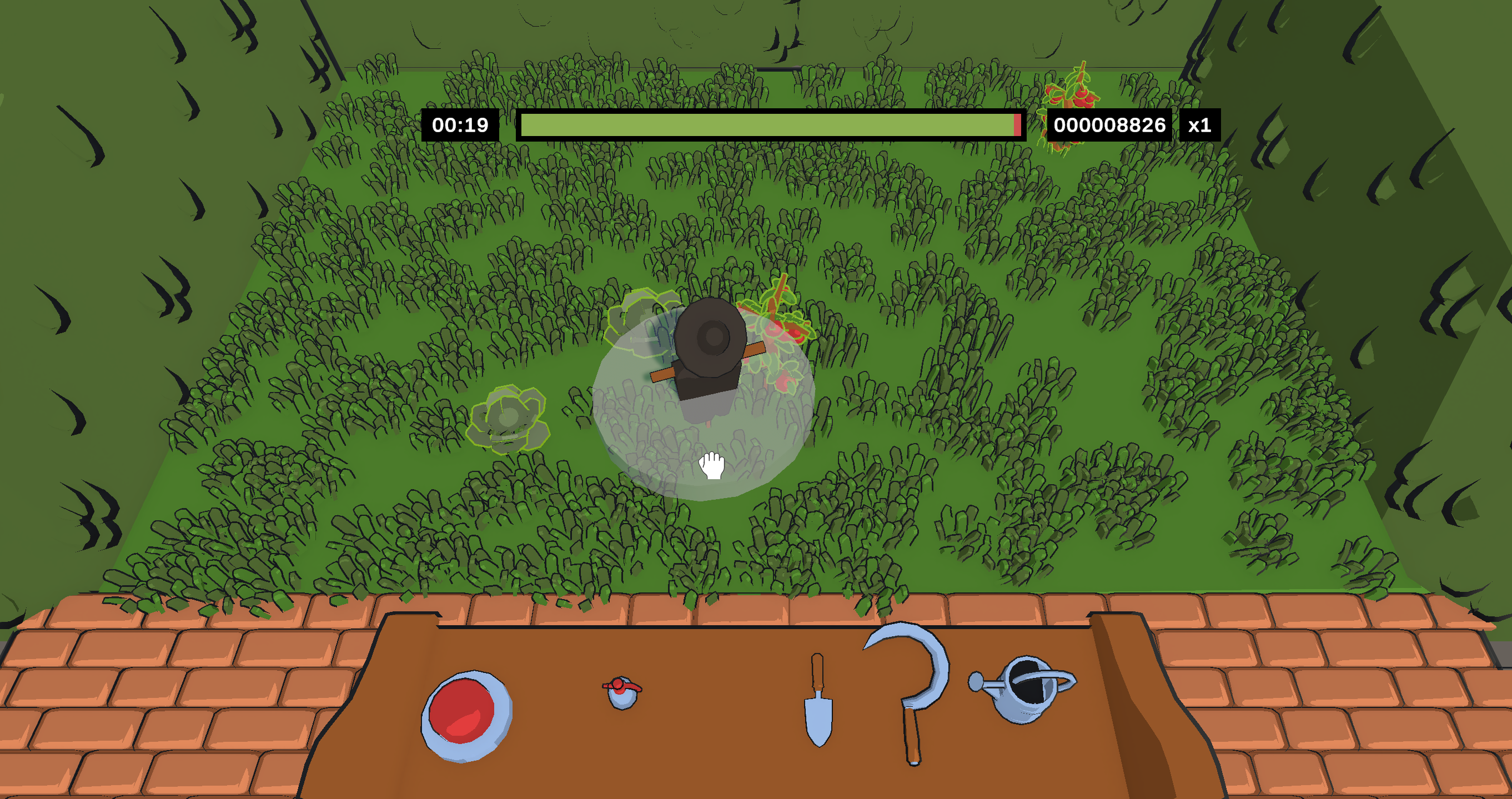The image size is (1512, 799).
Task: Click the 00:19 timer display
Action: pos(461,124)
